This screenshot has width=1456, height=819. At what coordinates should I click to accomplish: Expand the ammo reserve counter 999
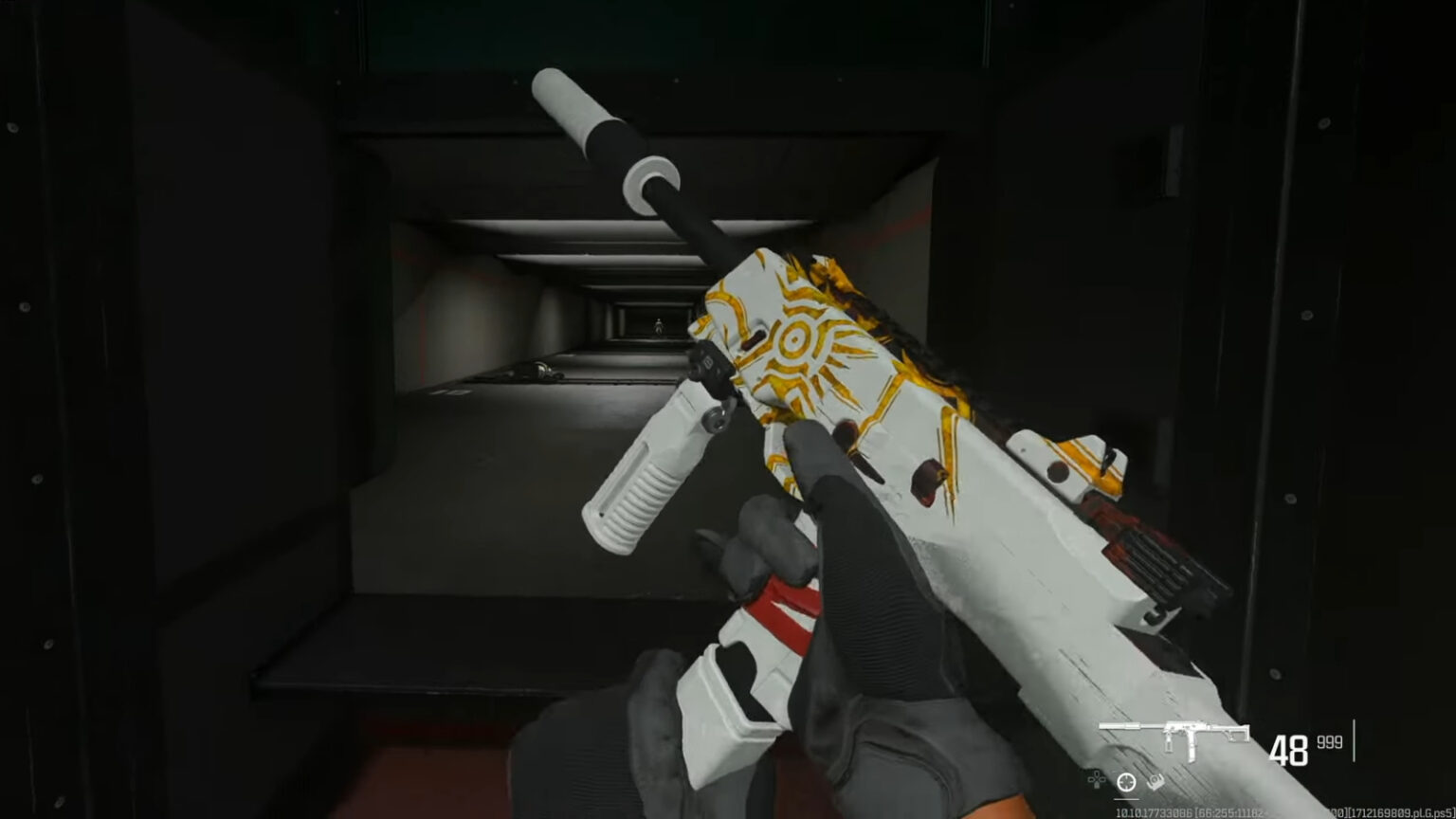click(x=1329, y=741)
